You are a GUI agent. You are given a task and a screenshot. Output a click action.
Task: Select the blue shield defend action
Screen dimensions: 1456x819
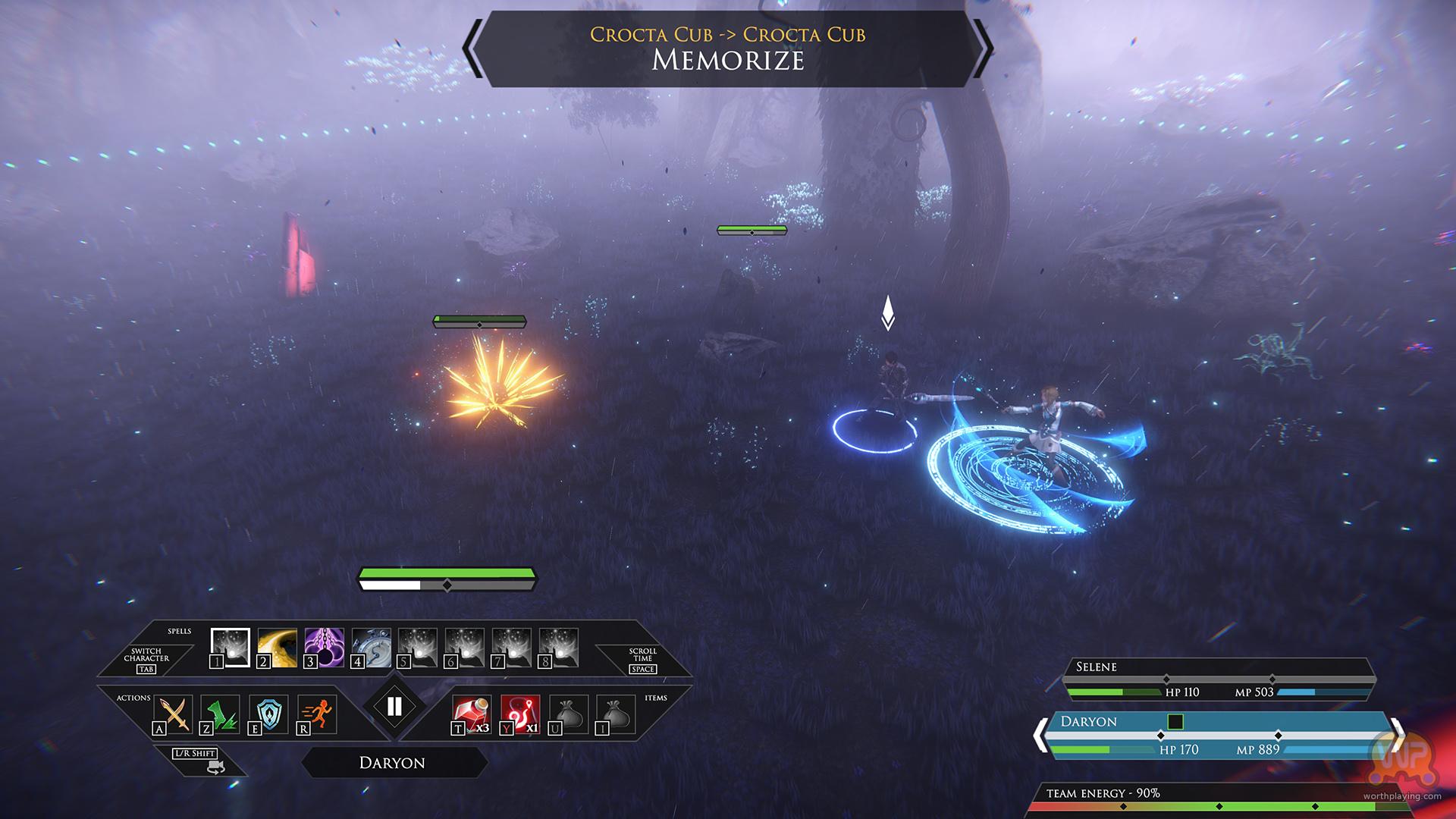pos(268,714)
